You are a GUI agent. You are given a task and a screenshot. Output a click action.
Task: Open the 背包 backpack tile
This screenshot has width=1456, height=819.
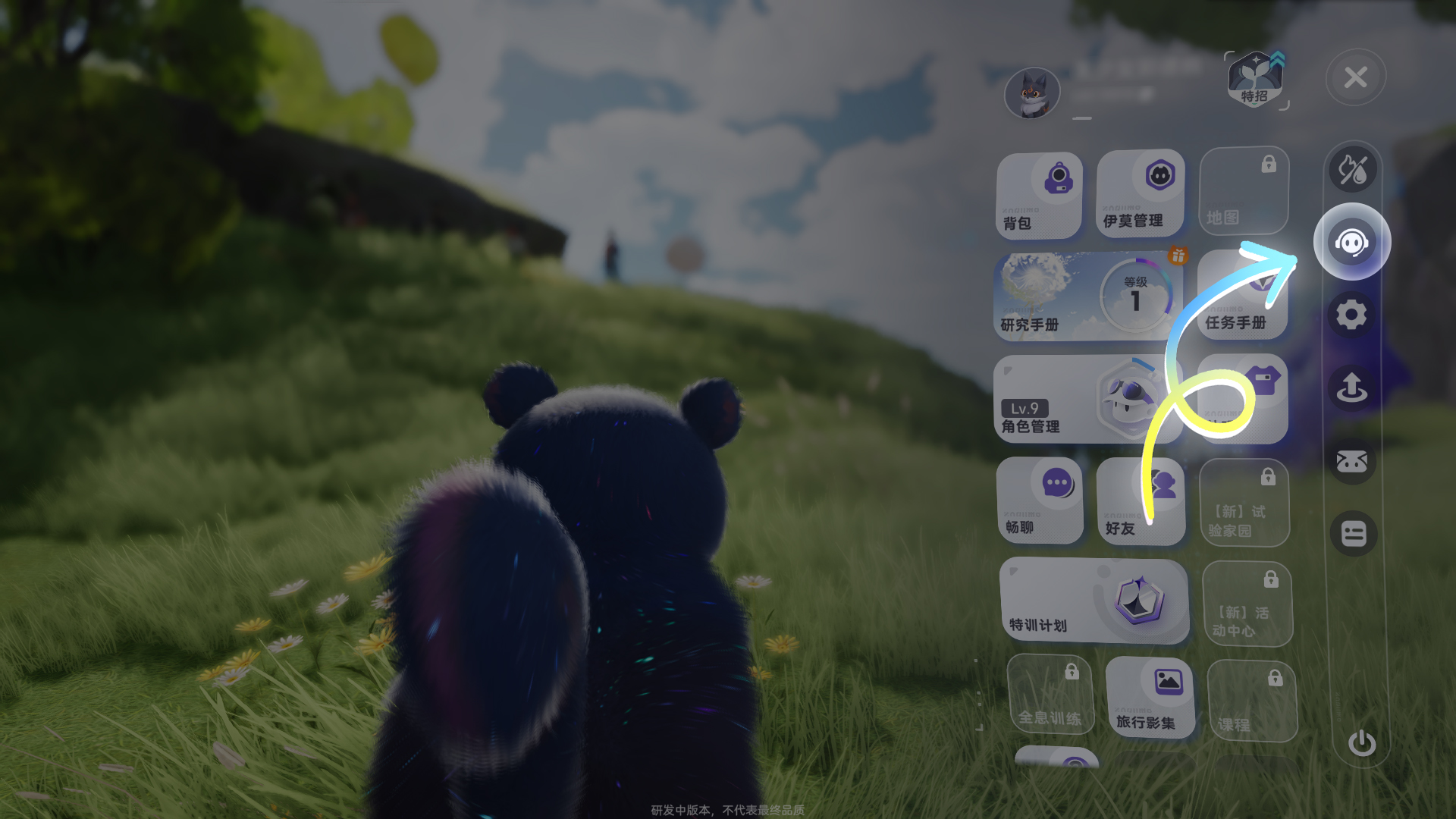pyautogui.click(x=1038, y=196)
